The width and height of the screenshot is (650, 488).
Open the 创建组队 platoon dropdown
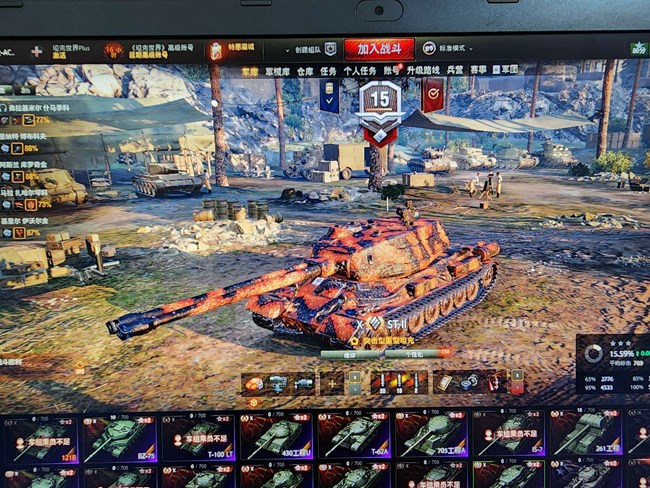[x=313, y=49]
